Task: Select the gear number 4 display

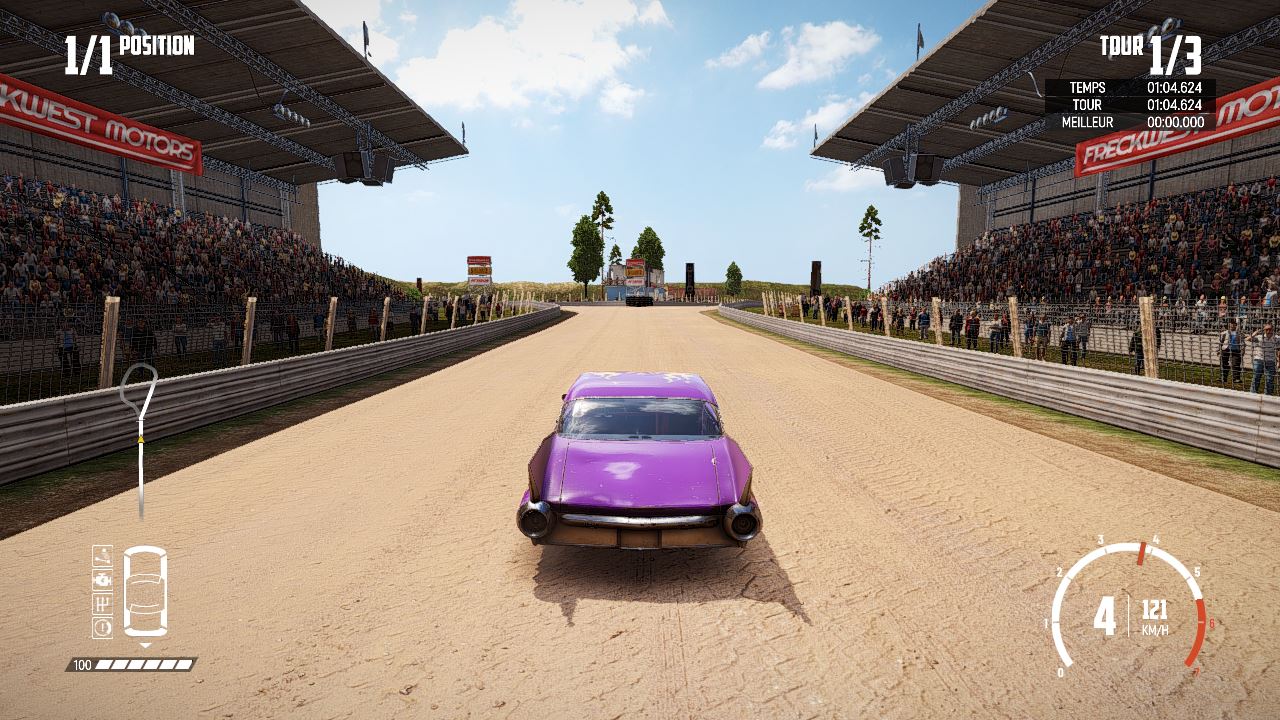Action: click(1105, 612)
